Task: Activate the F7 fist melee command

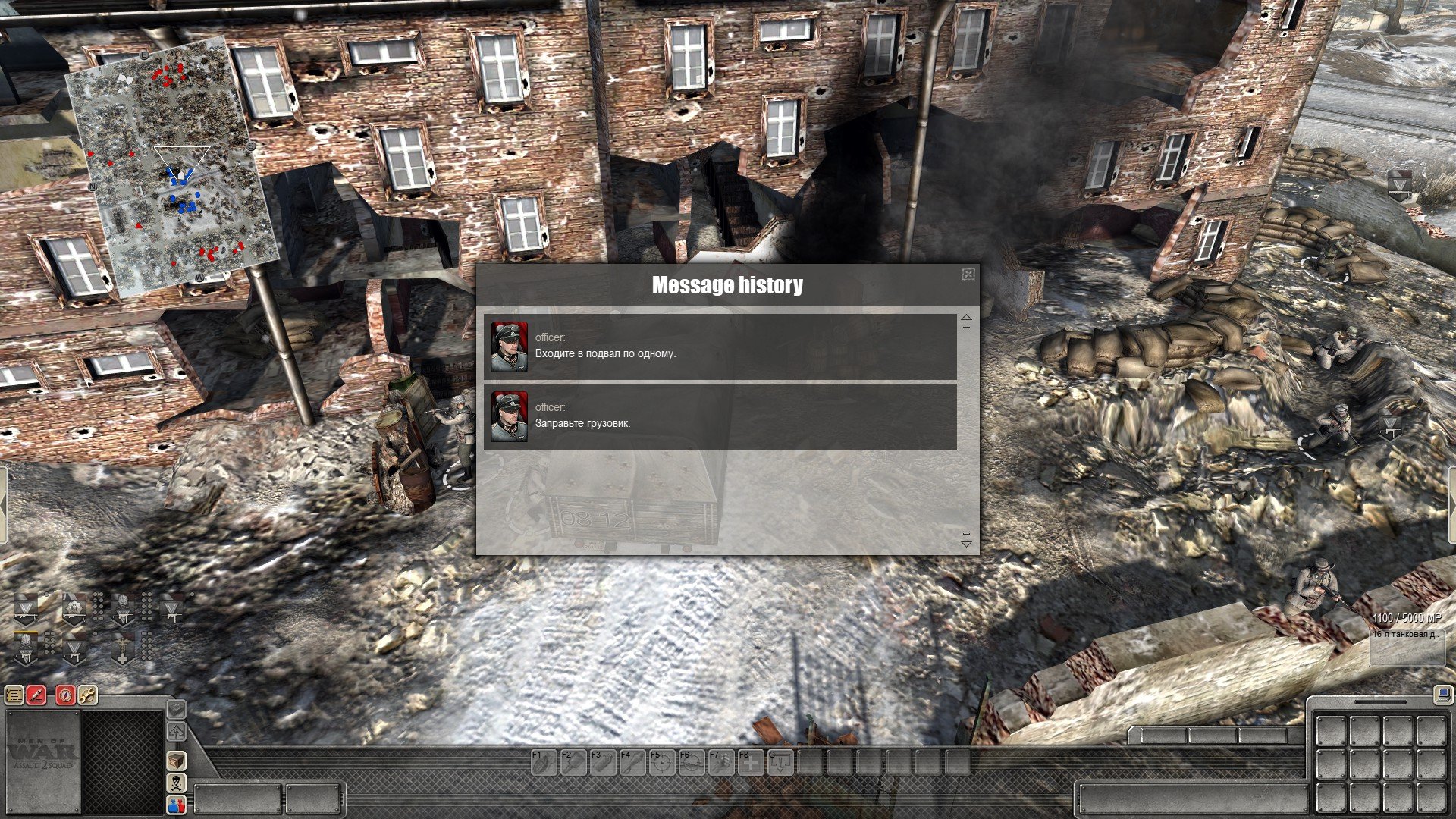Action: 721,763
